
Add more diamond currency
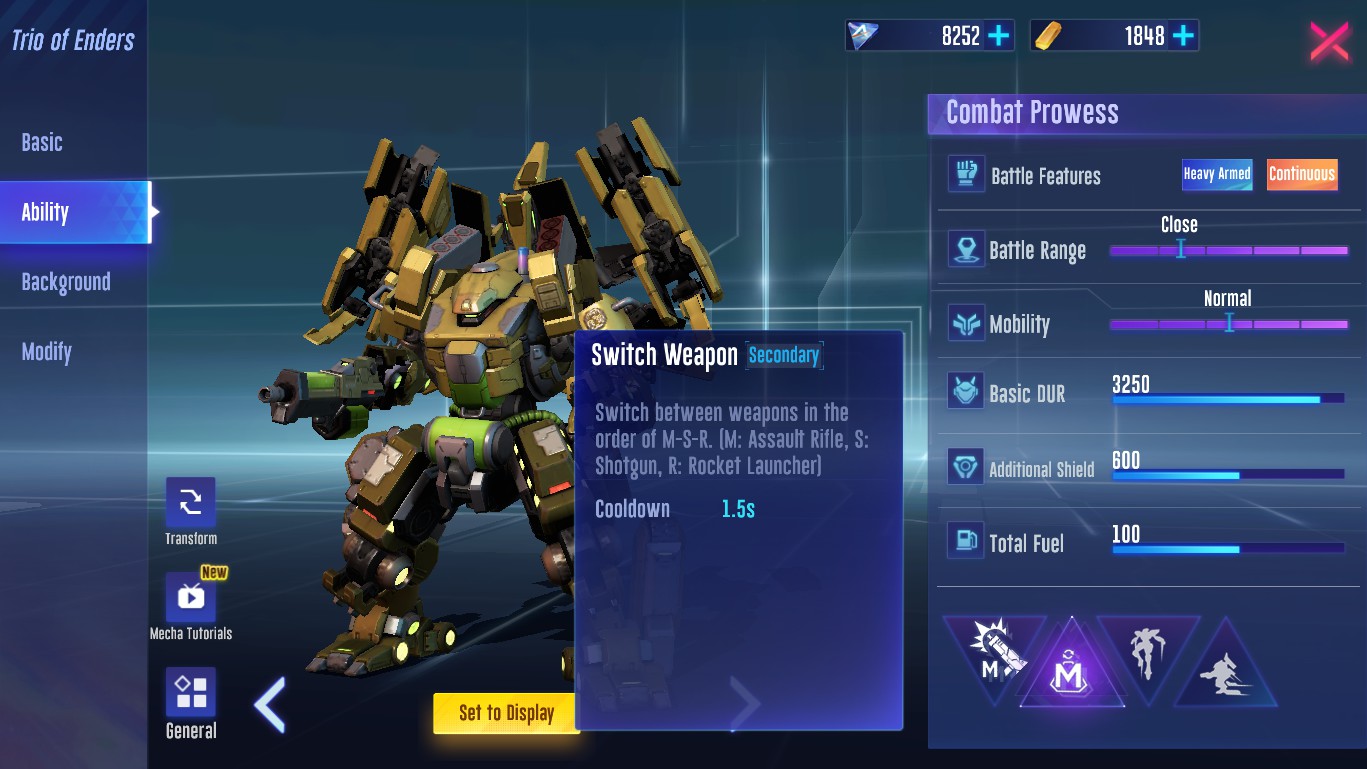[x=999, y=36]
